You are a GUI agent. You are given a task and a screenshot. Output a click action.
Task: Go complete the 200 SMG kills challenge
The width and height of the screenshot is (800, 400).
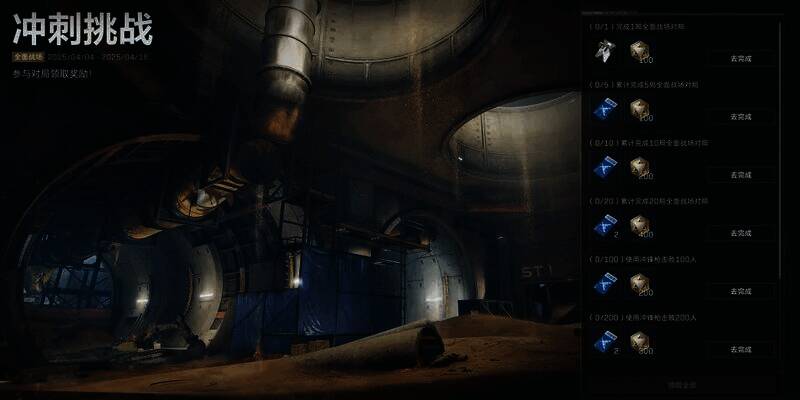740,349
